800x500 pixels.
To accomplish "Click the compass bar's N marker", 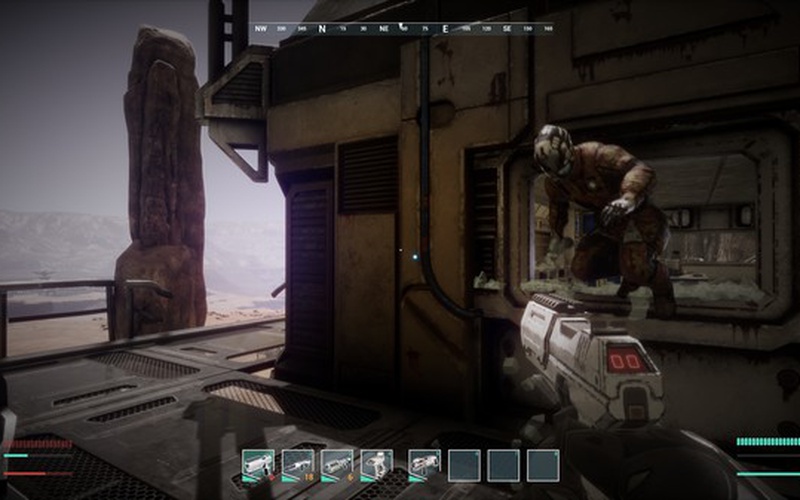I will point(322,29).
